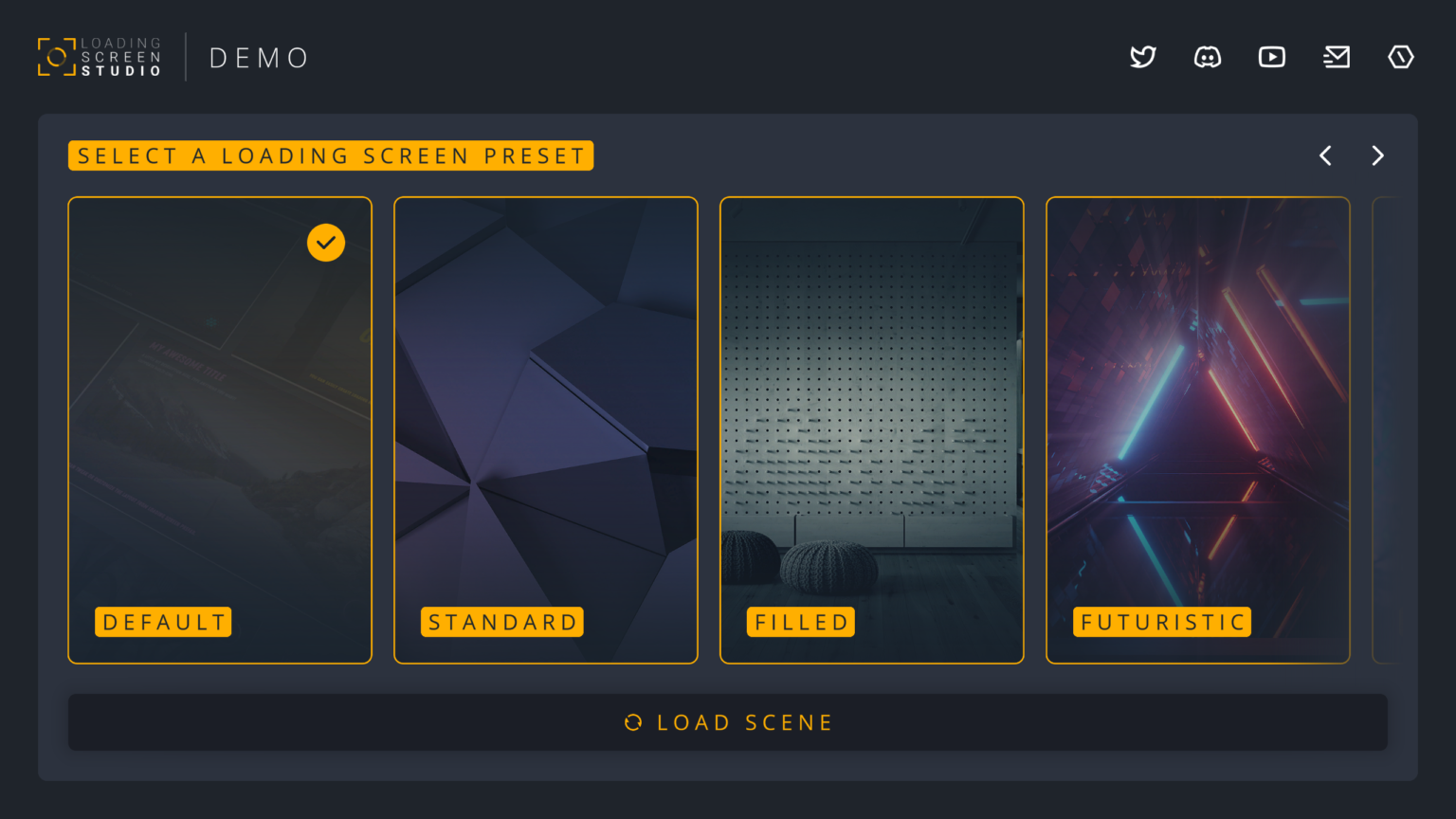Click the SELECT A LOADING SCREEN PRESET header
The image size is (1456, 819).
[330, 155]
